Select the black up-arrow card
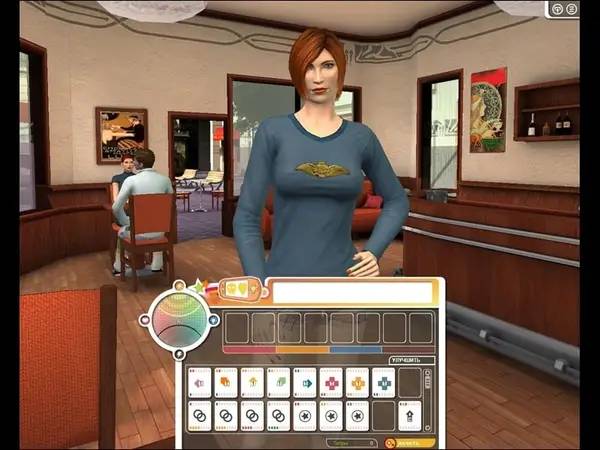This screenshot has width=600, height=450. coord(410,414)
